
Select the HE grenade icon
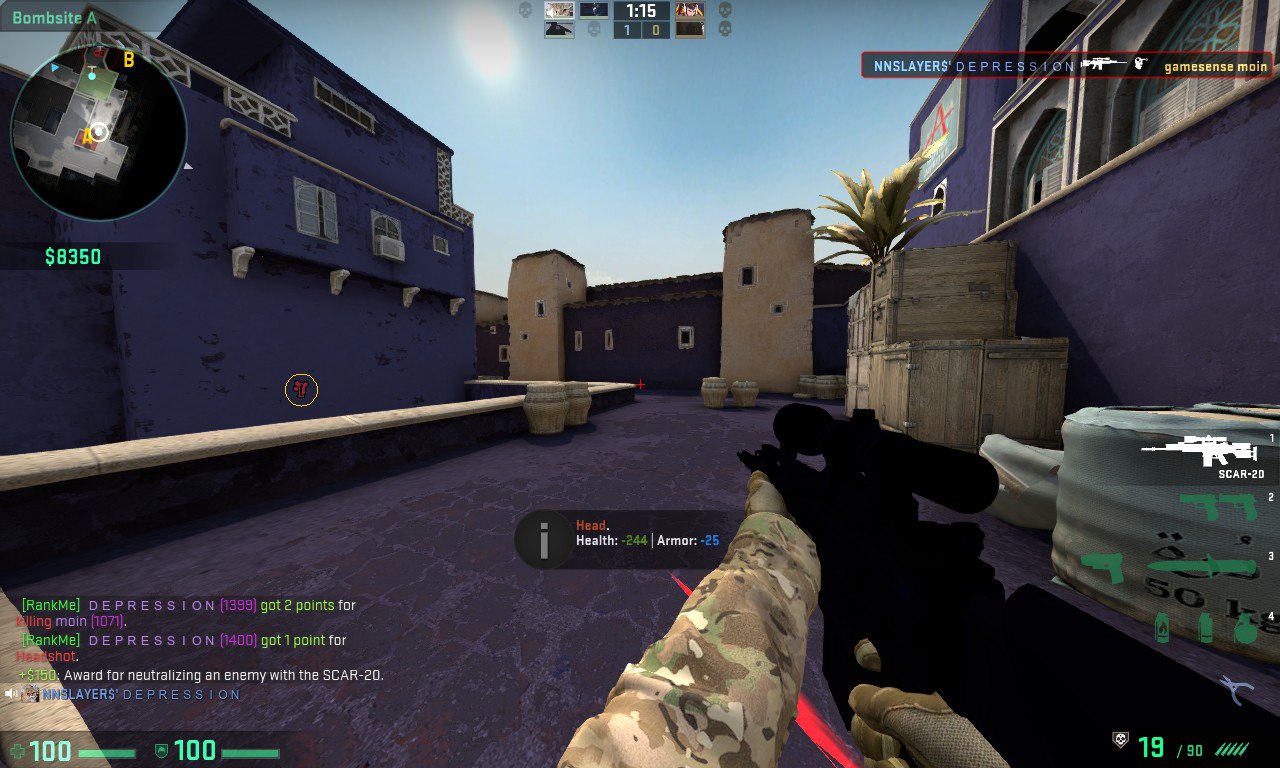(x=1244, y=628)
